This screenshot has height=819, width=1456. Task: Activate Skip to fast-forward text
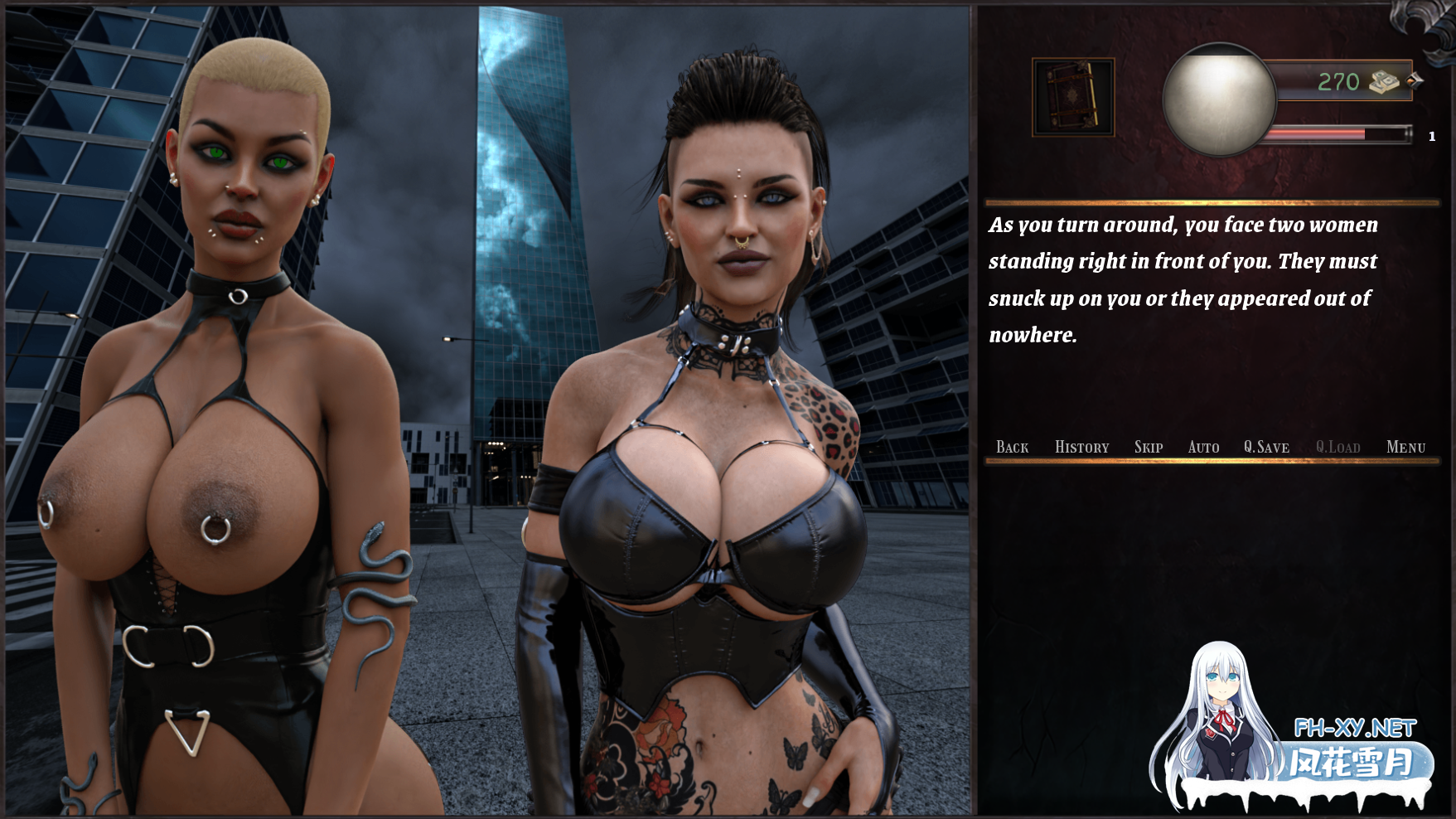[1148, 448]
